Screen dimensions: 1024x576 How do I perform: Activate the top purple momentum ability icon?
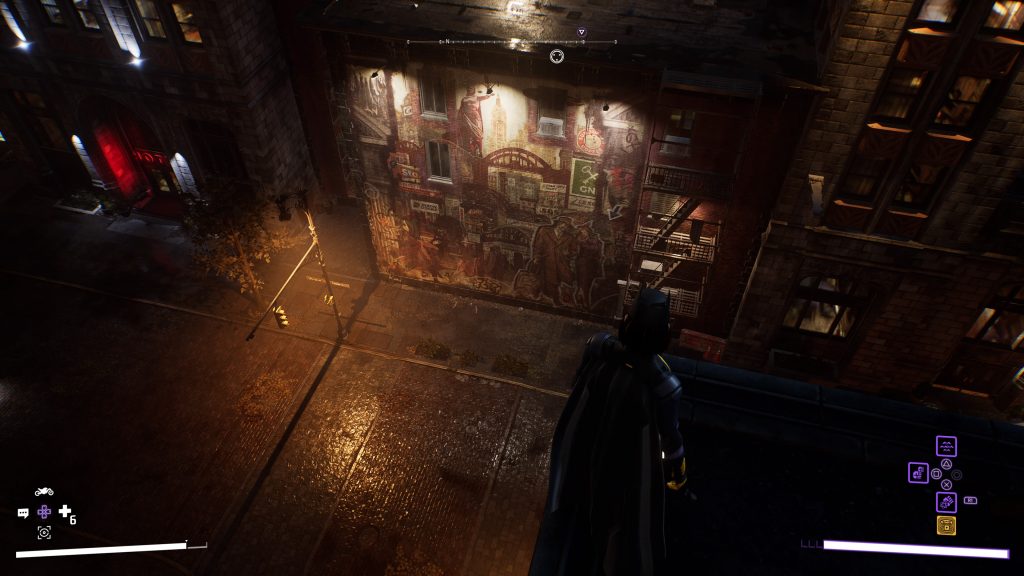946,446
